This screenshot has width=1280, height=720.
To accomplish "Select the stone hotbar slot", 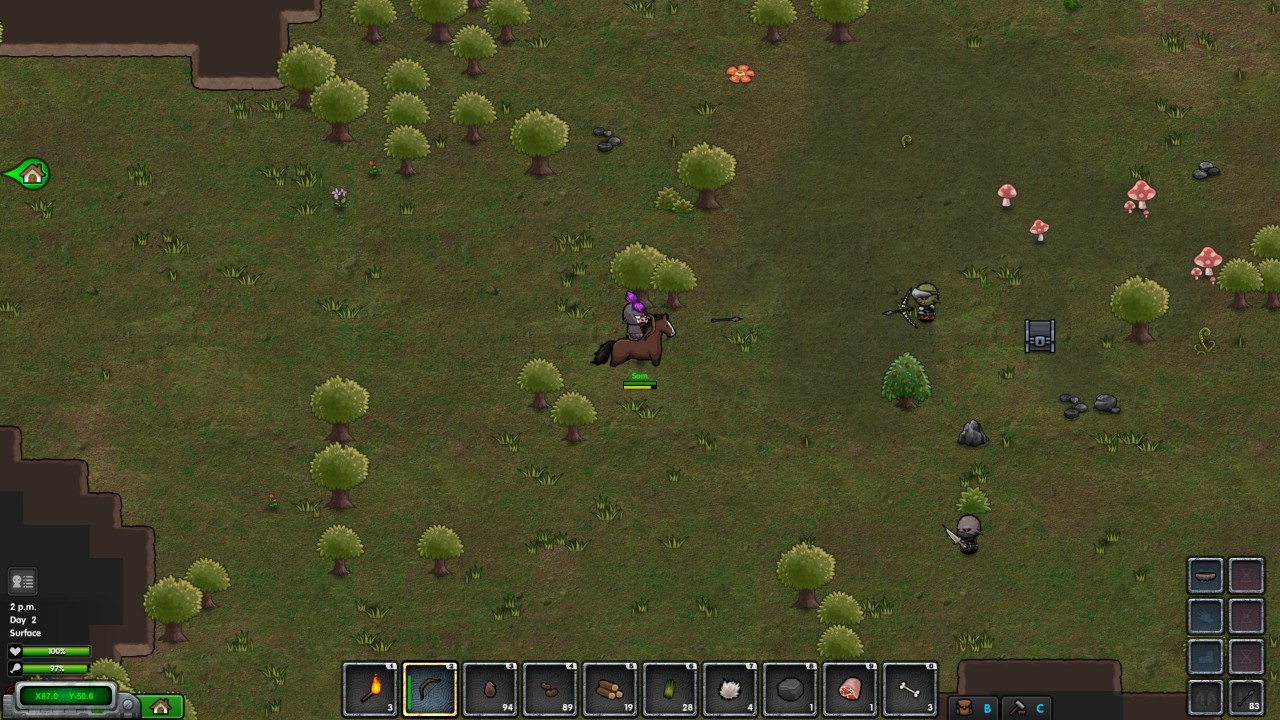I will [x=790, y=690].
